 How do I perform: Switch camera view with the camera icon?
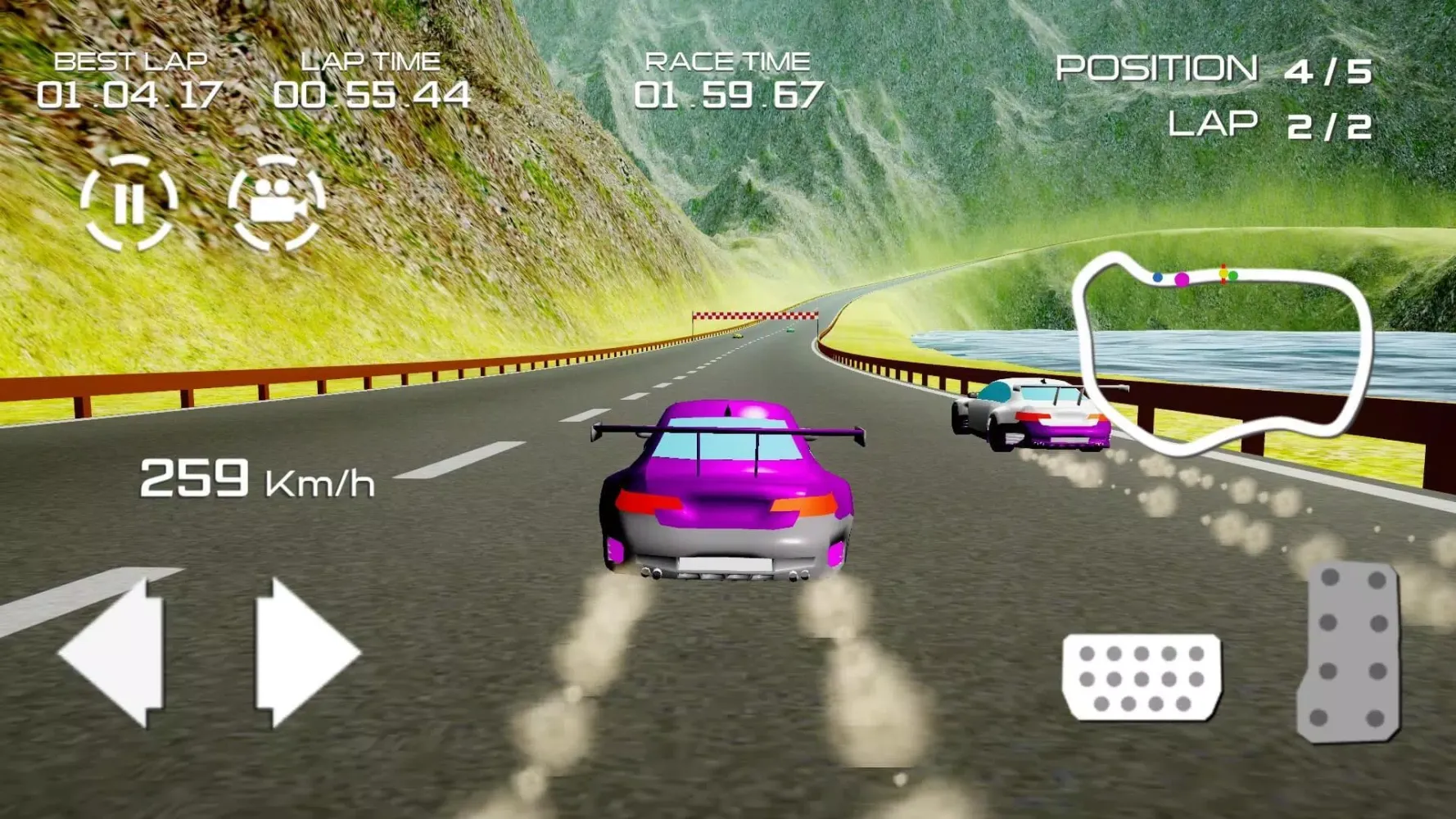(276, 201)
